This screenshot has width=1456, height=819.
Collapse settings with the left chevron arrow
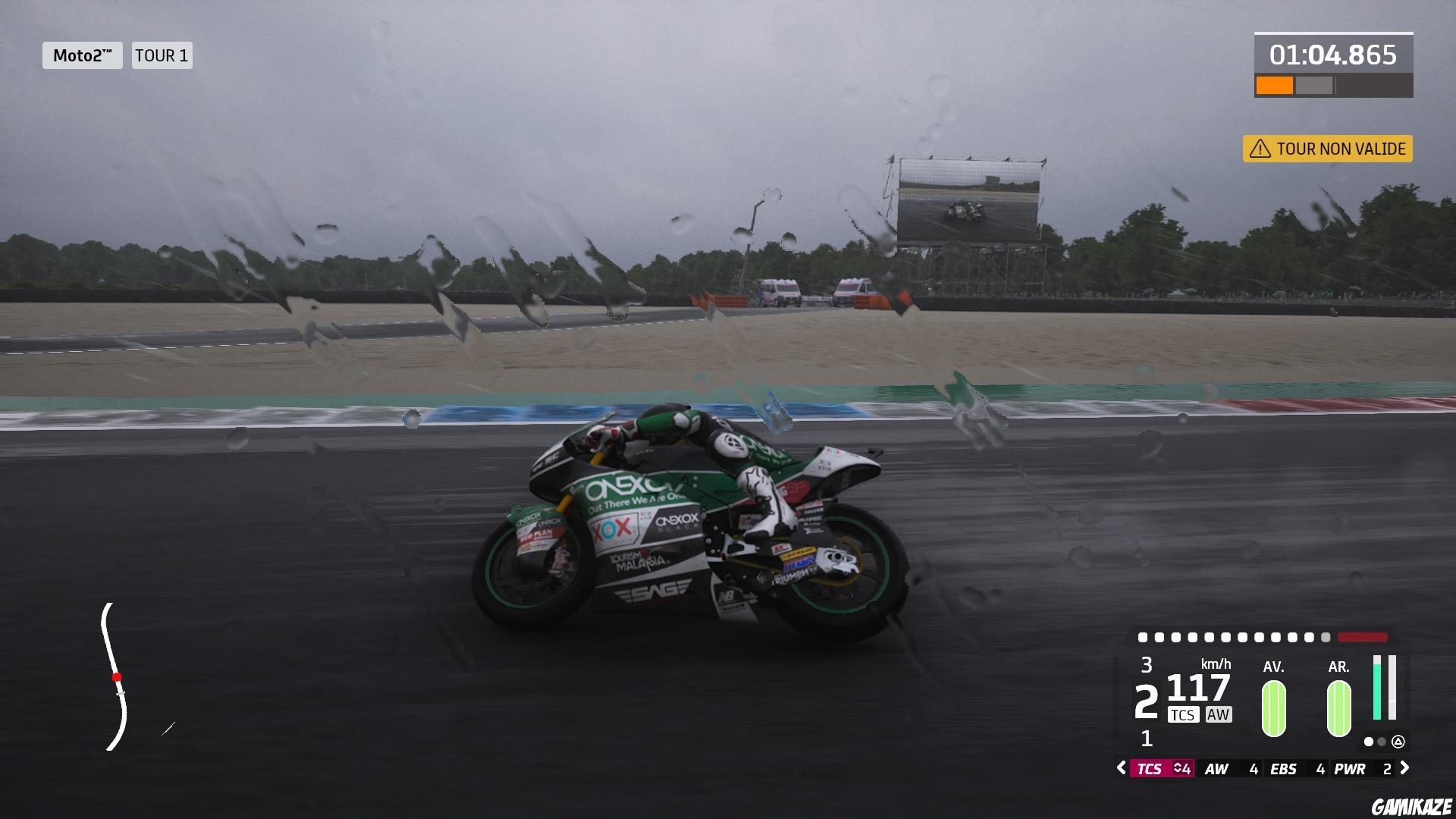1122,768
